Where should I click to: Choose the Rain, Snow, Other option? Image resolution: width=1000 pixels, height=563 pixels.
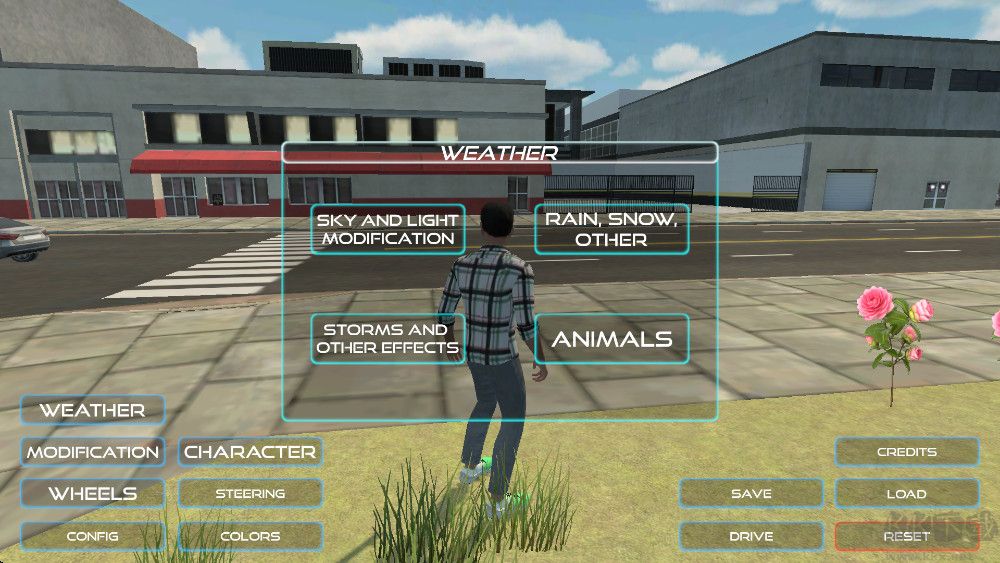coord(611,229)
